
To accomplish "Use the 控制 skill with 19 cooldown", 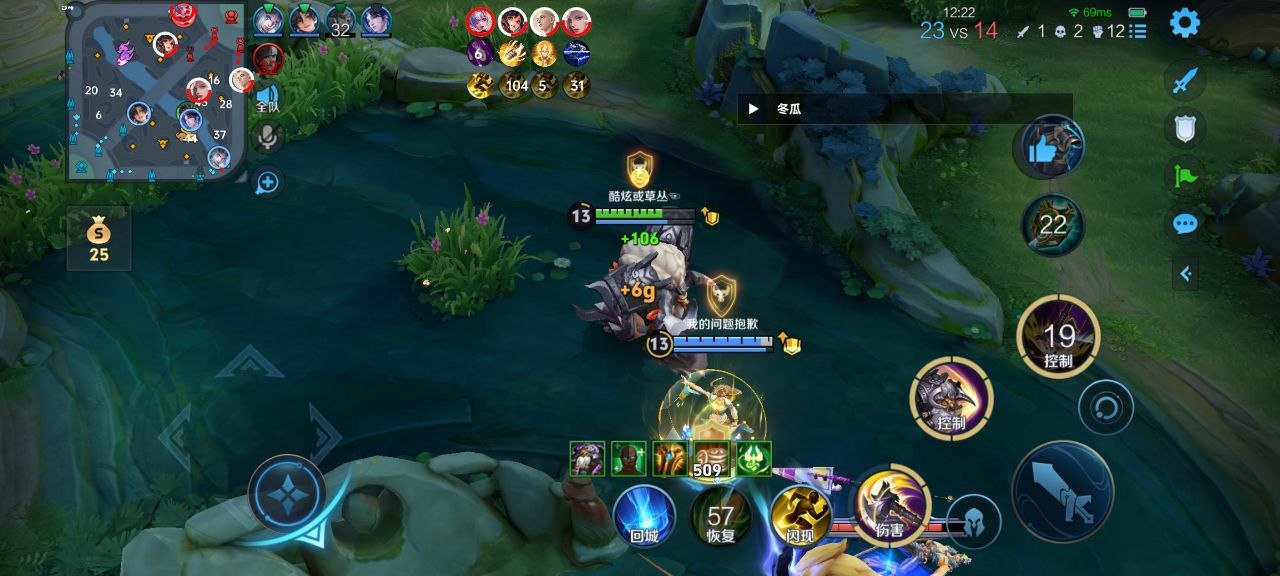I will point(1058,337).
